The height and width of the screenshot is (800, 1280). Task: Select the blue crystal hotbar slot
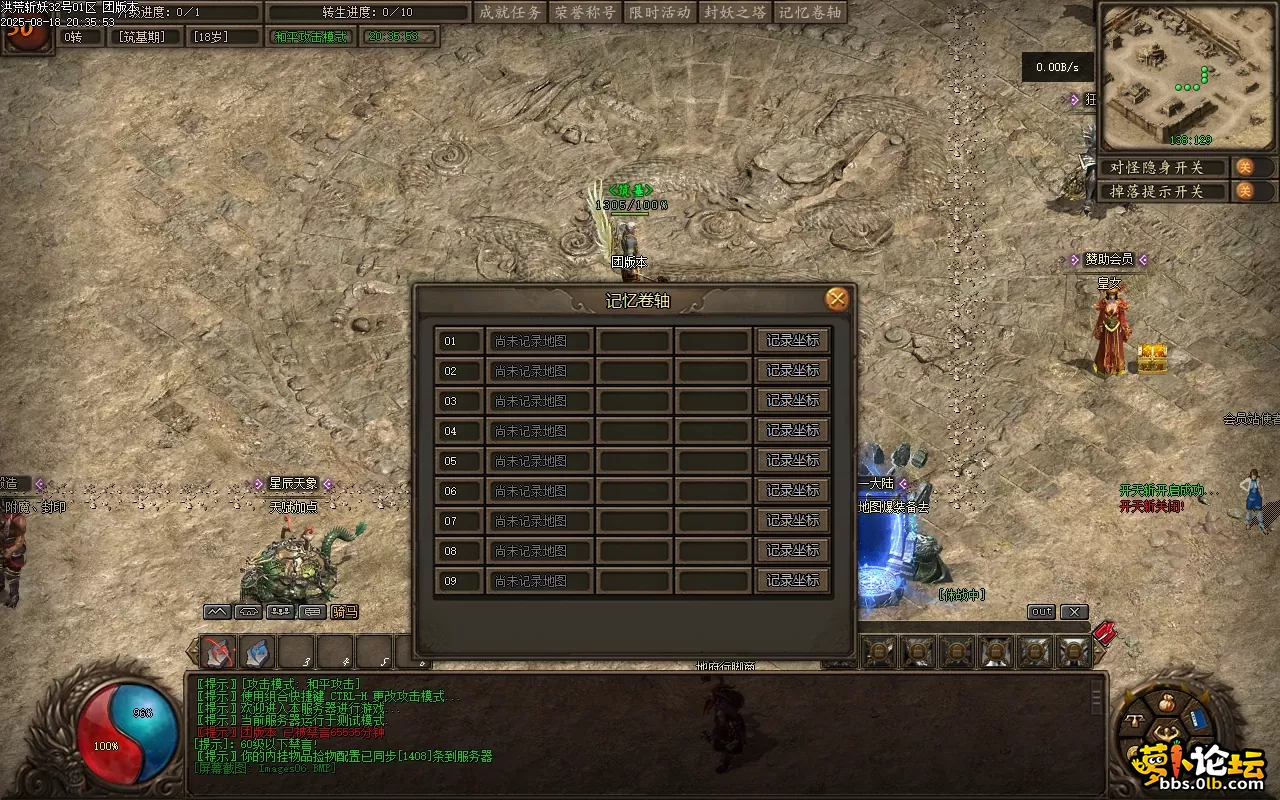coord(257,653)
